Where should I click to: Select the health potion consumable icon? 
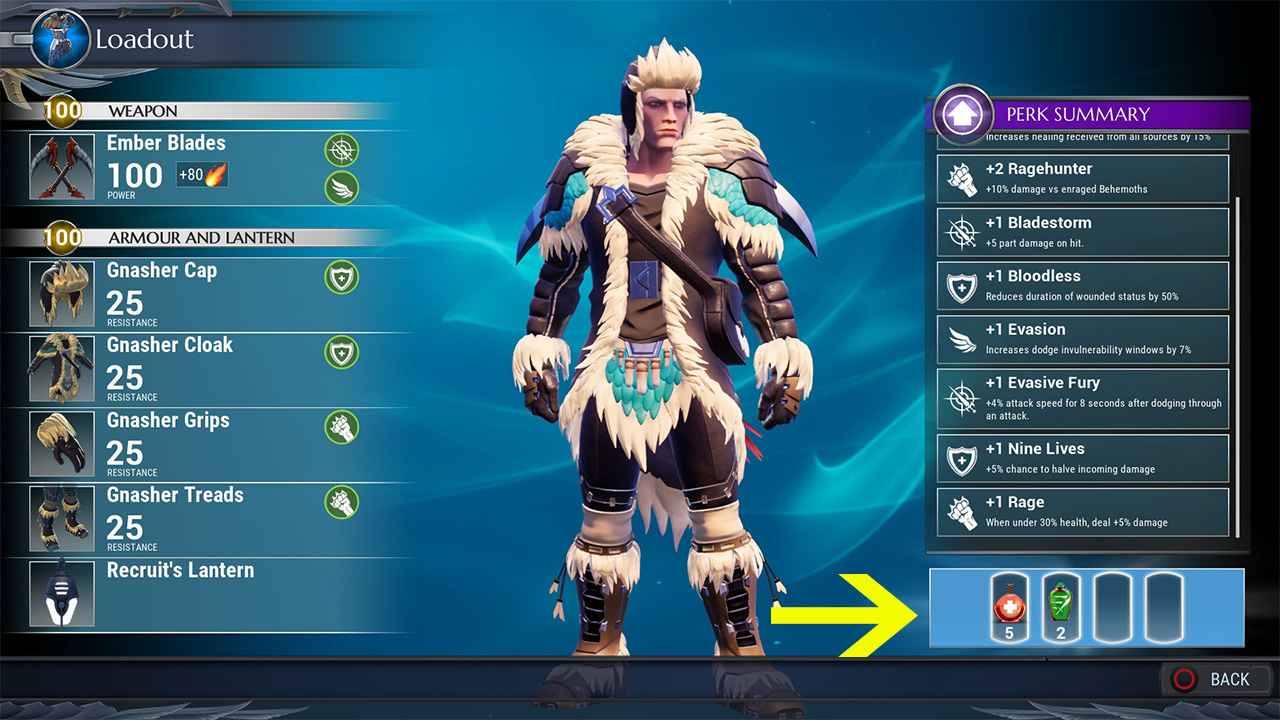[1009, 605]
